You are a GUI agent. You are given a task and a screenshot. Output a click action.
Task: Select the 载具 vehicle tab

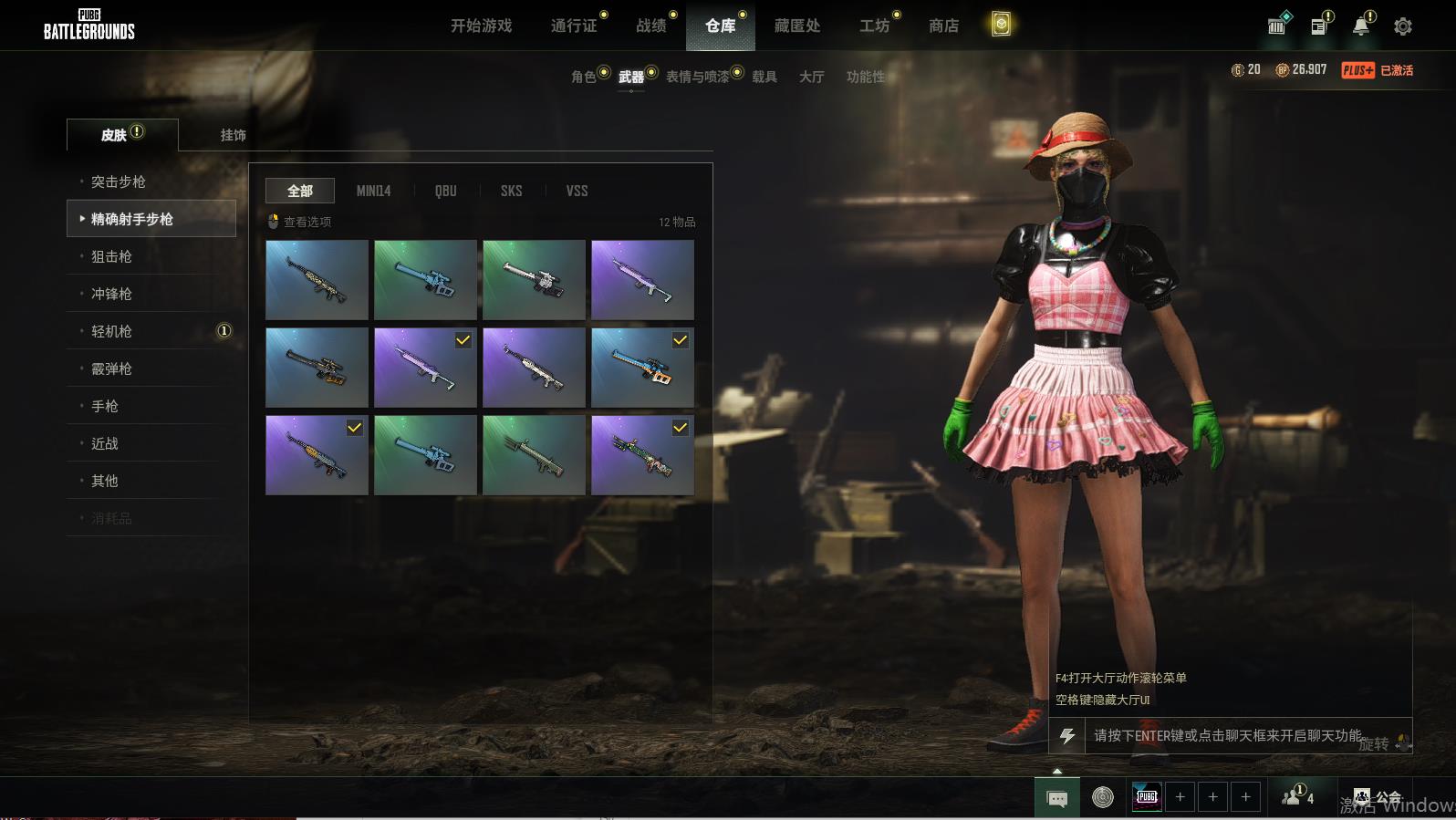pos(764,77)
